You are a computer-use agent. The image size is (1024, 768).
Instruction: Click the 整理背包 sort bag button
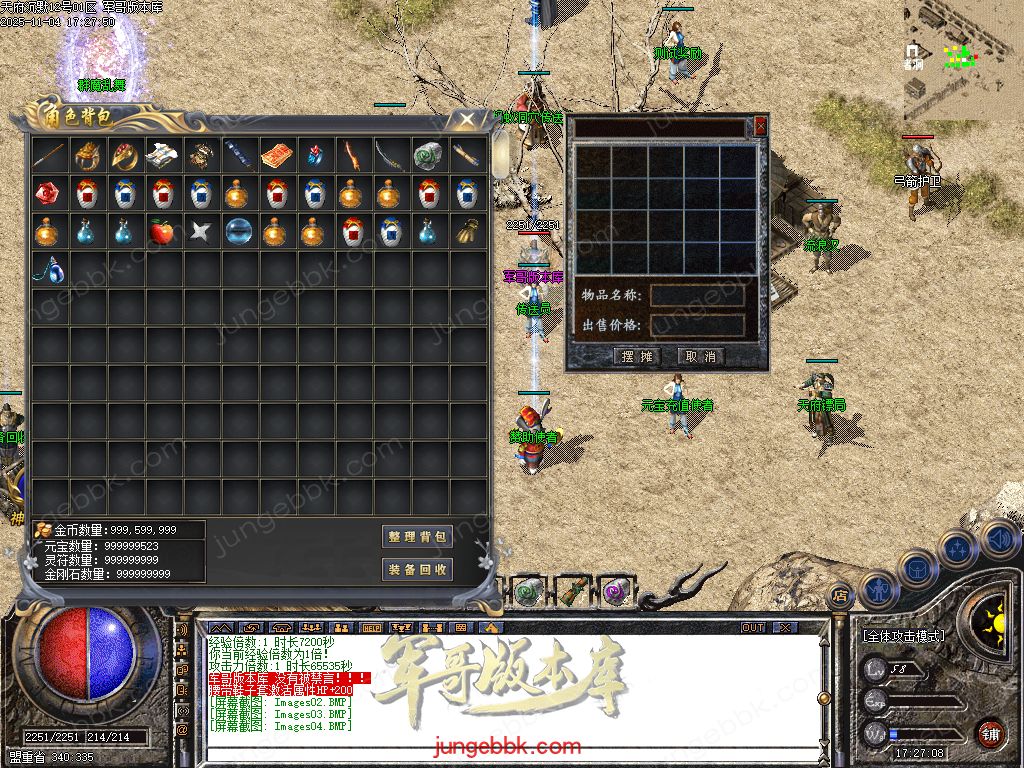(x=417, y=537)
